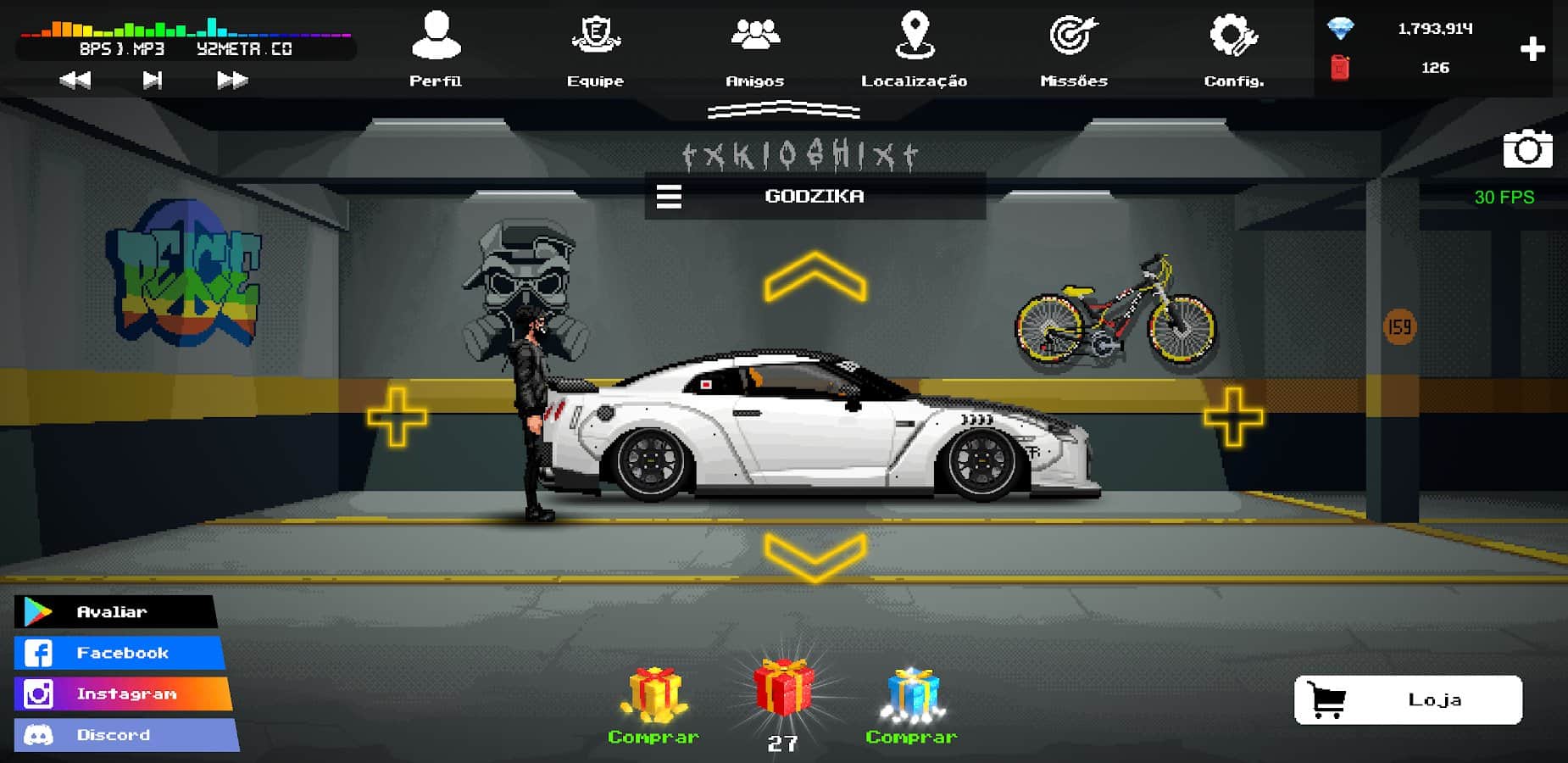The height and width of the screenshot is (763, 1568).
Task: Rate the game via the Avaliar banner
Action: (x=113, y=611)
